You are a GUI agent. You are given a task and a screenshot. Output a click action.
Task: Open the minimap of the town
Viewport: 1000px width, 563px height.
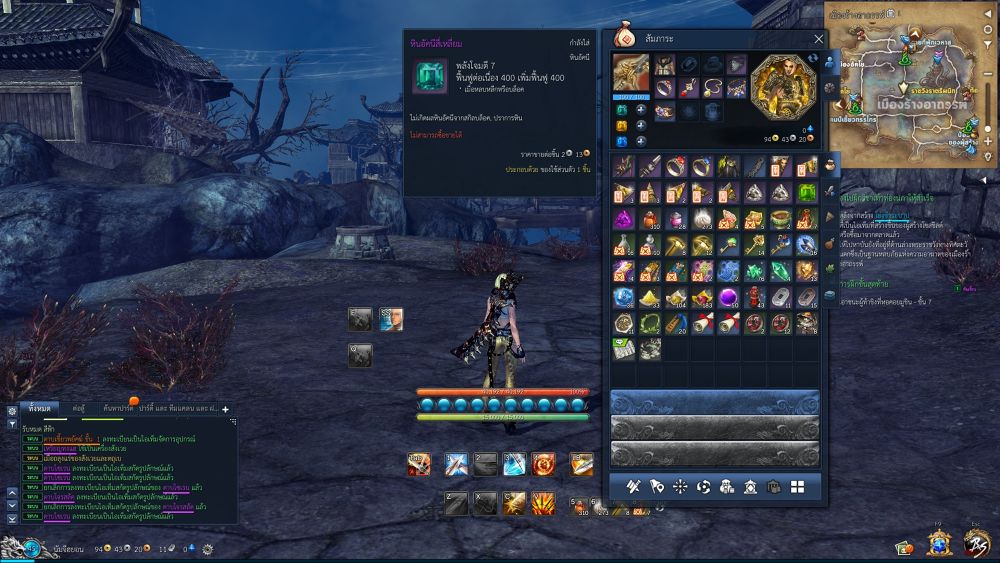(x=910, y=90)
